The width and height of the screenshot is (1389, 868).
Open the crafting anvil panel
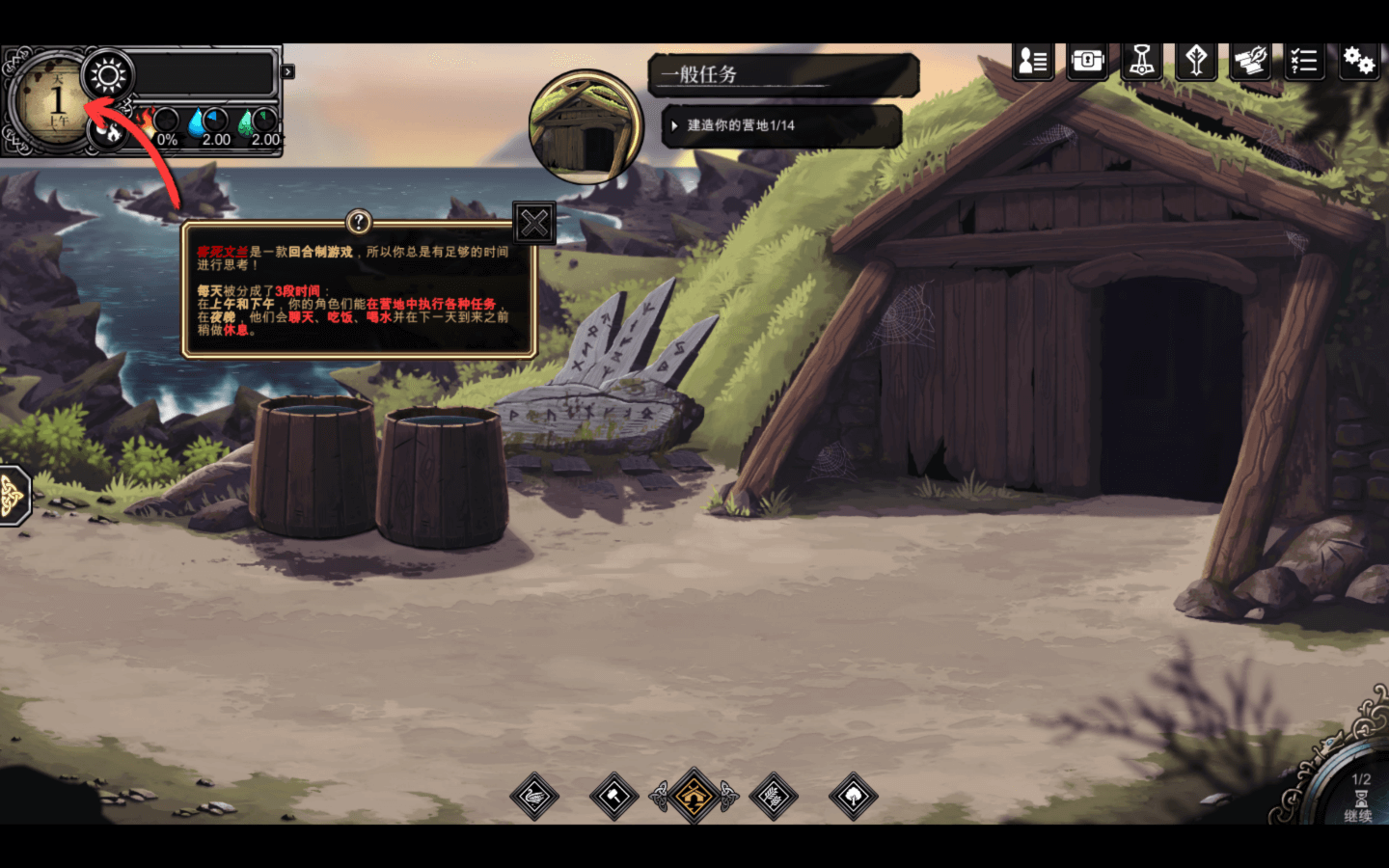pyautogui.click(x=1249, y=61)
